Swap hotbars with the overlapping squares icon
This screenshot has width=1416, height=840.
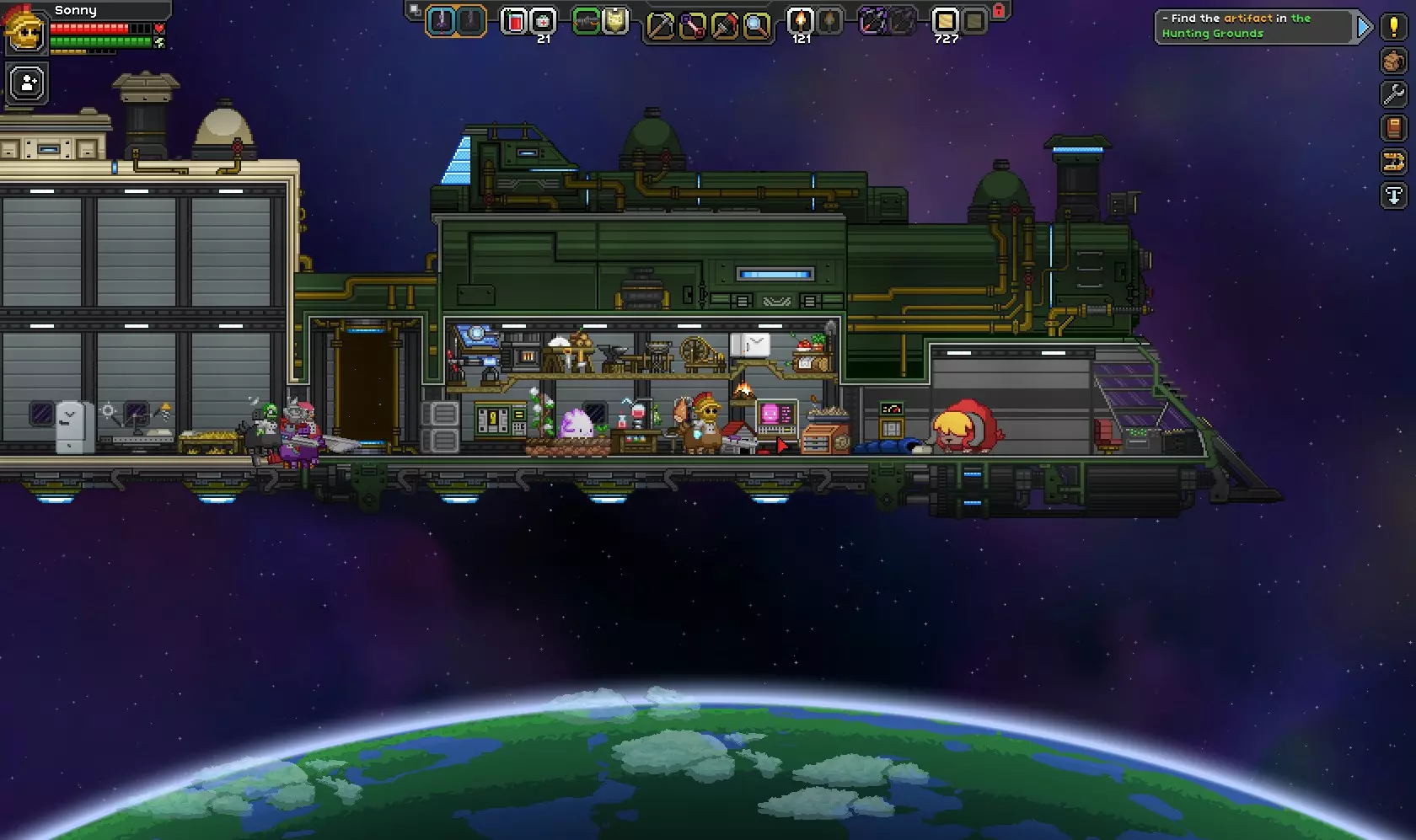coord(414,10)
